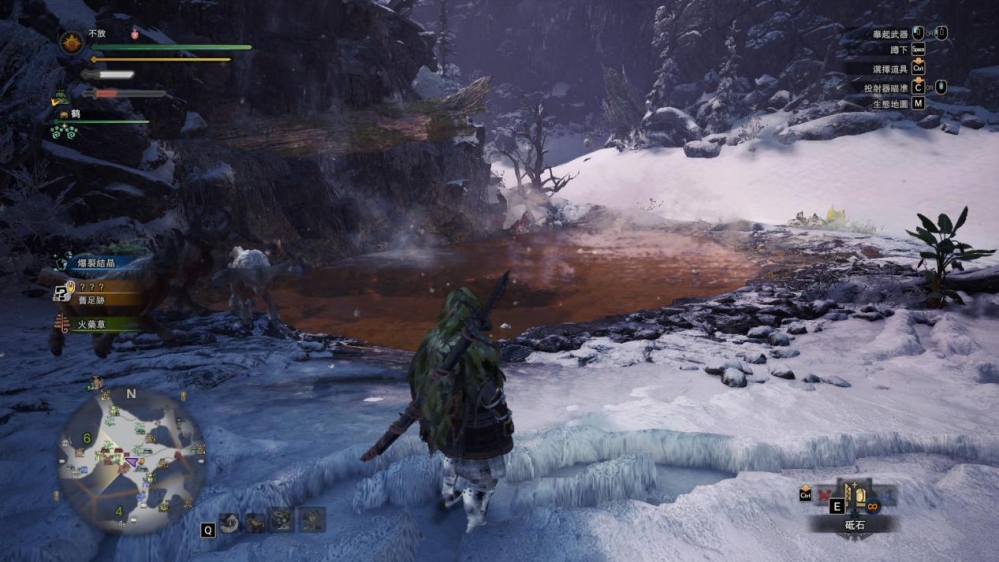999x562 pixels.
Task: Click the purple player arrow on the minimap
Action: click(x=129, y=461)
